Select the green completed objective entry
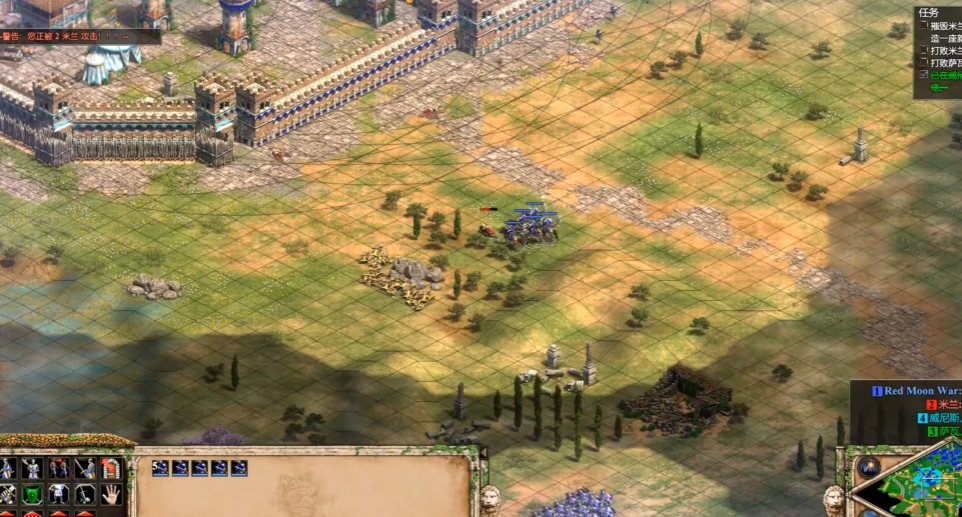 pyautogui.click(x=942, y=75)
